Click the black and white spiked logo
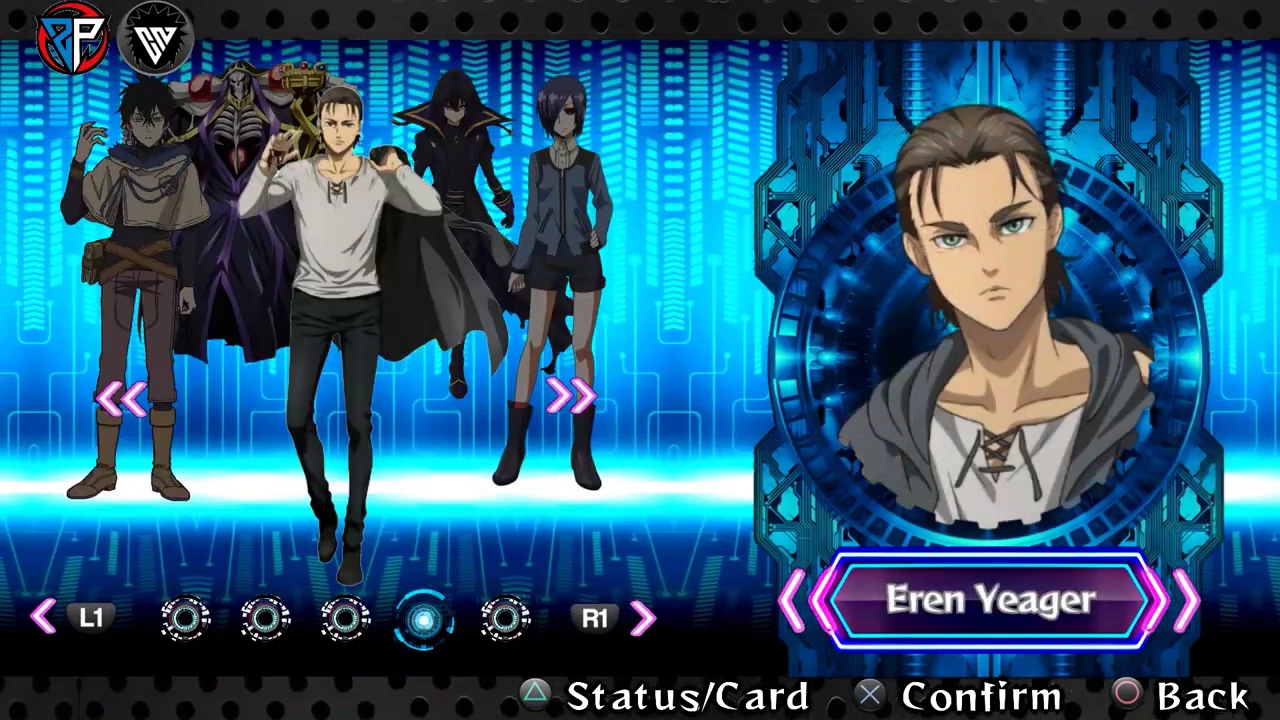Image resolution: width=1280 pixels, height=720 pixels. [x=154, y=40]
